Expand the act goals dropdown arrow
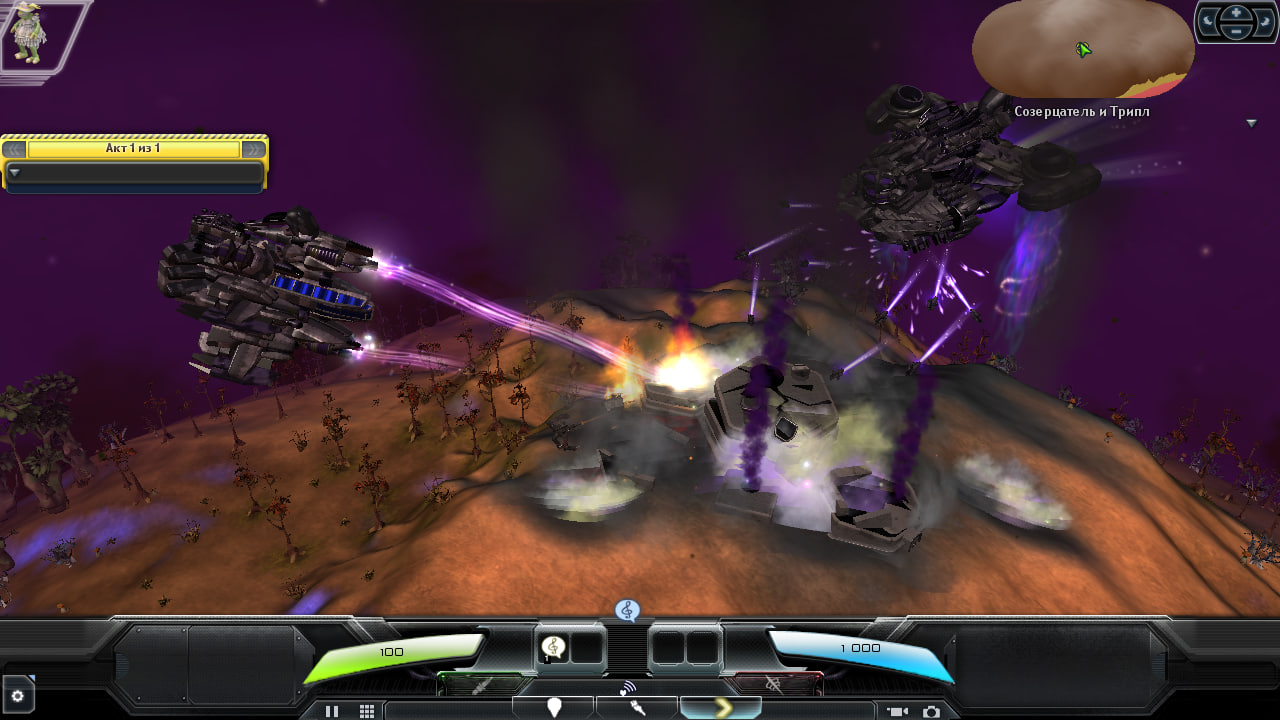The width and height of the screenshot is (1280, 720). click(x=14, y=172)
